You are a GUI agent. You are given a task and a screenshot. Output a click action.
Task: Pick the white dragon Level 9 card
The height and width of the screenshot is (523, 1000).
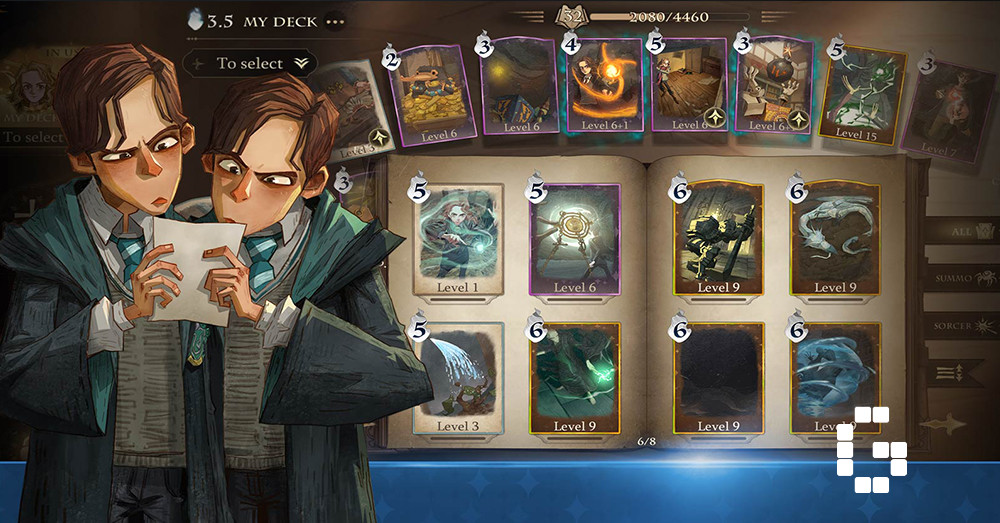(x=836, y=238)
